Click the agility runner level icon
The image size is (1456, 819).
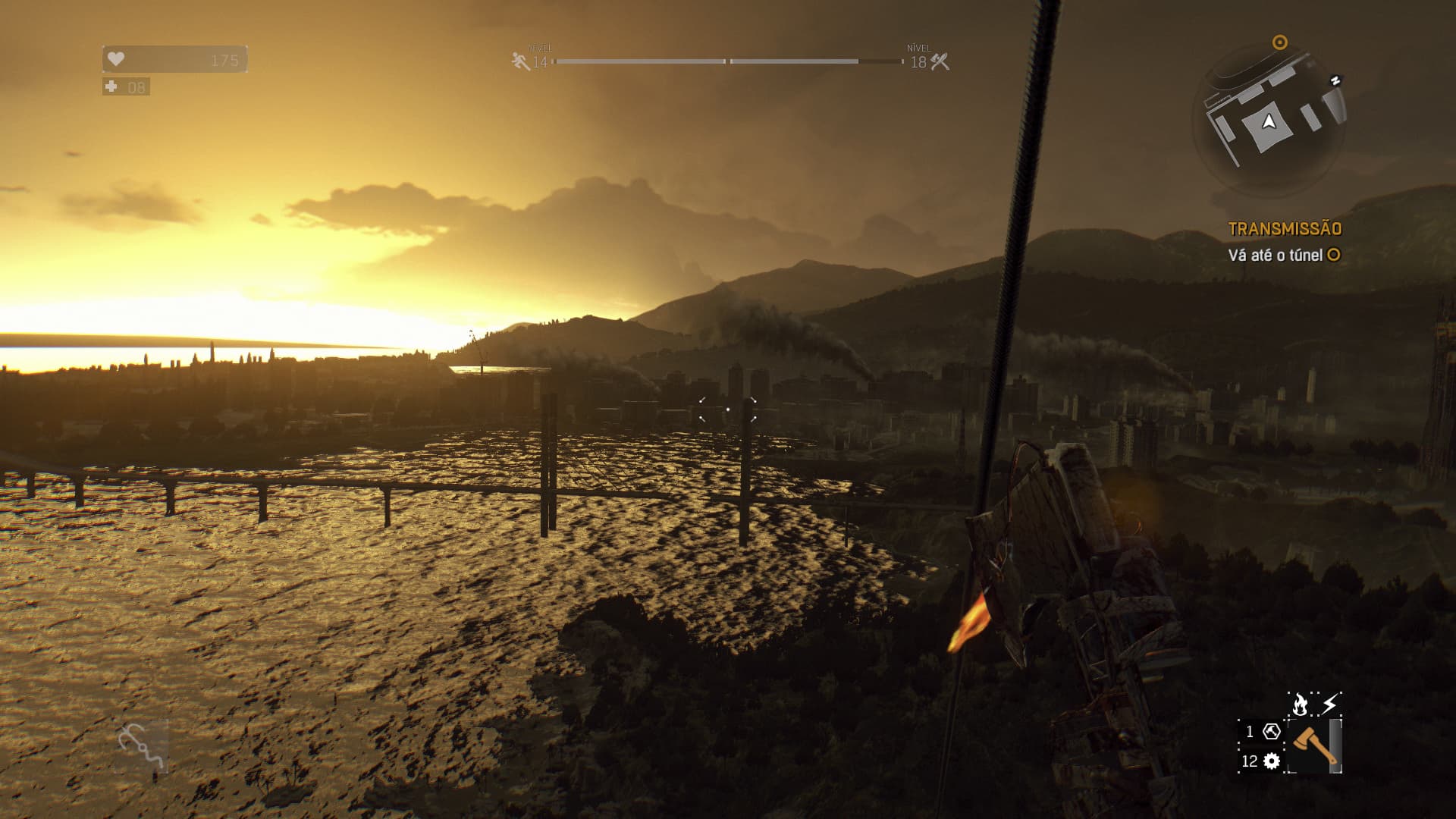coord(521,61)
